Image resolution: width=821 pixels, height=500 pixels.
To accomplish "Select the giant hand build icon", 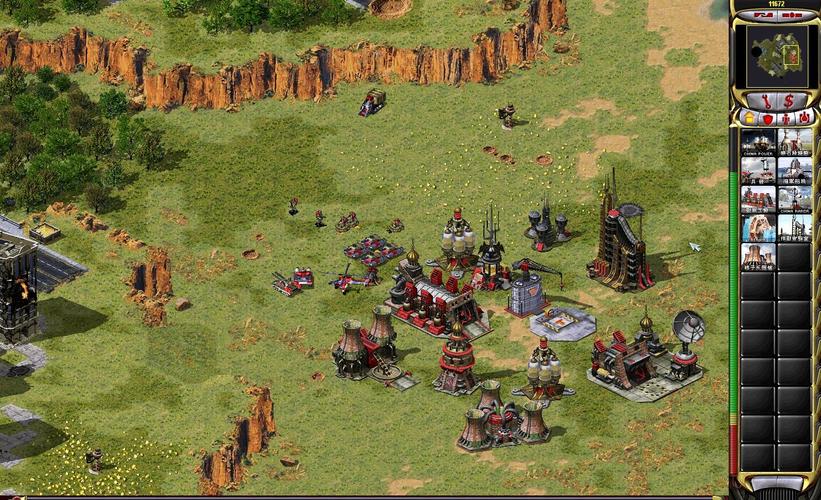I will click(x=759, y=228).
